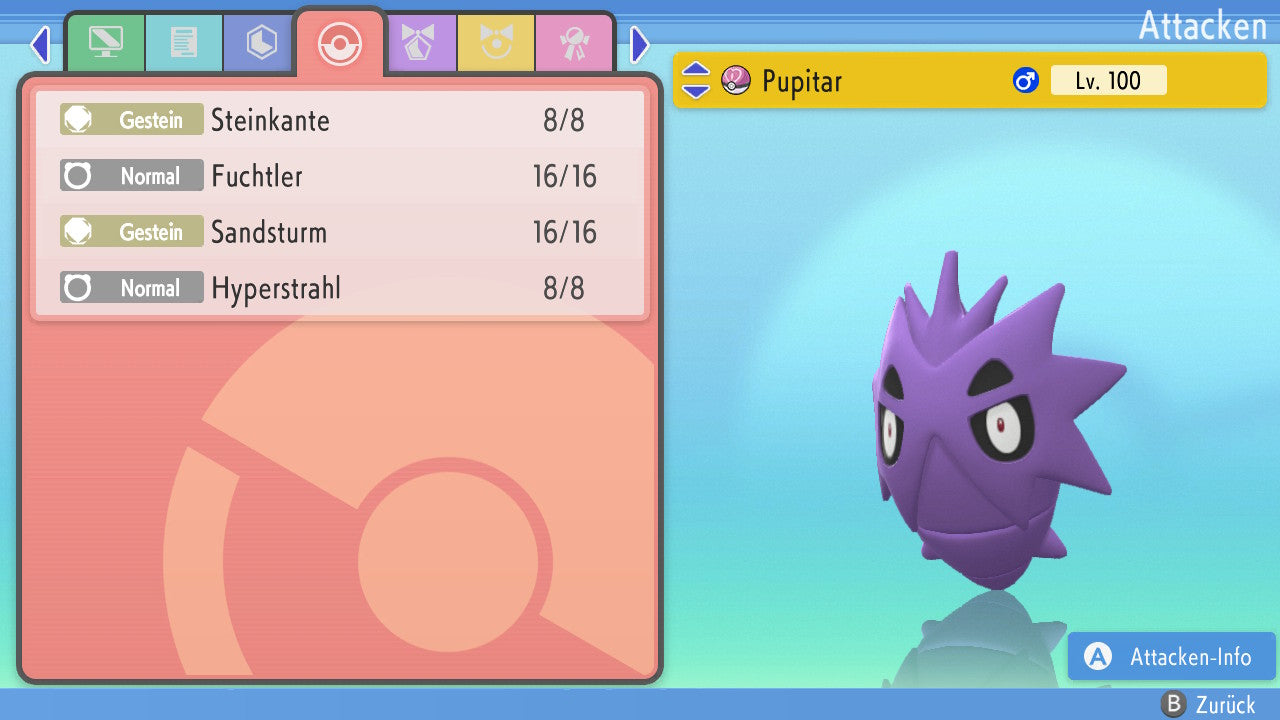Switch to the yellow tab
The width and height of the screenshot is (1280, 720).
click(x=496, y=43)
